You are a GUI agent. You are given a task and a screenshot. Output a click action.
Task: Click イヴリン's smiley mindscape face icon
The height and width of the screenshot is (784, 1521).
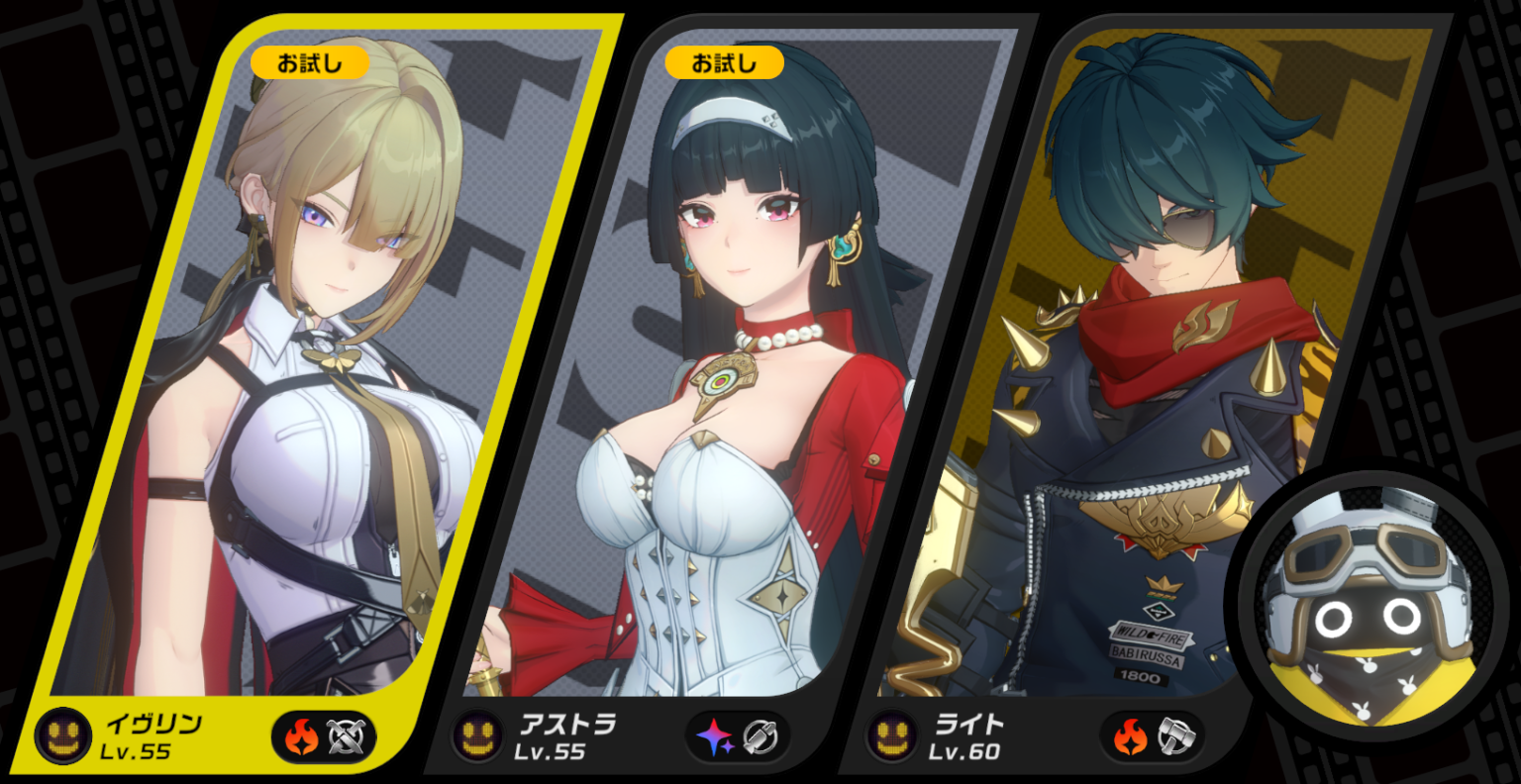point(63,735)
